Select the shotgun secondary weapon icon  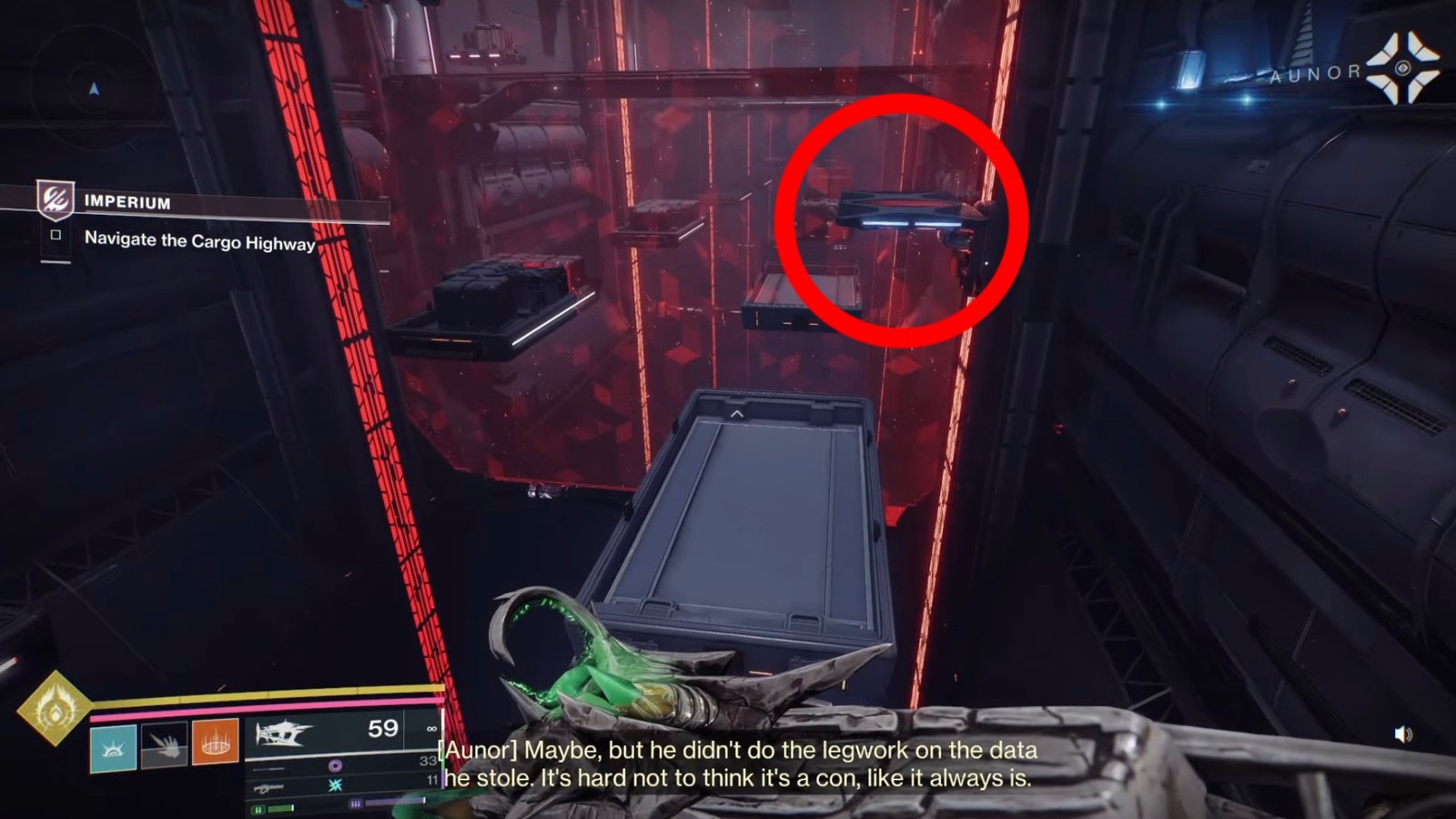[268, 789]
